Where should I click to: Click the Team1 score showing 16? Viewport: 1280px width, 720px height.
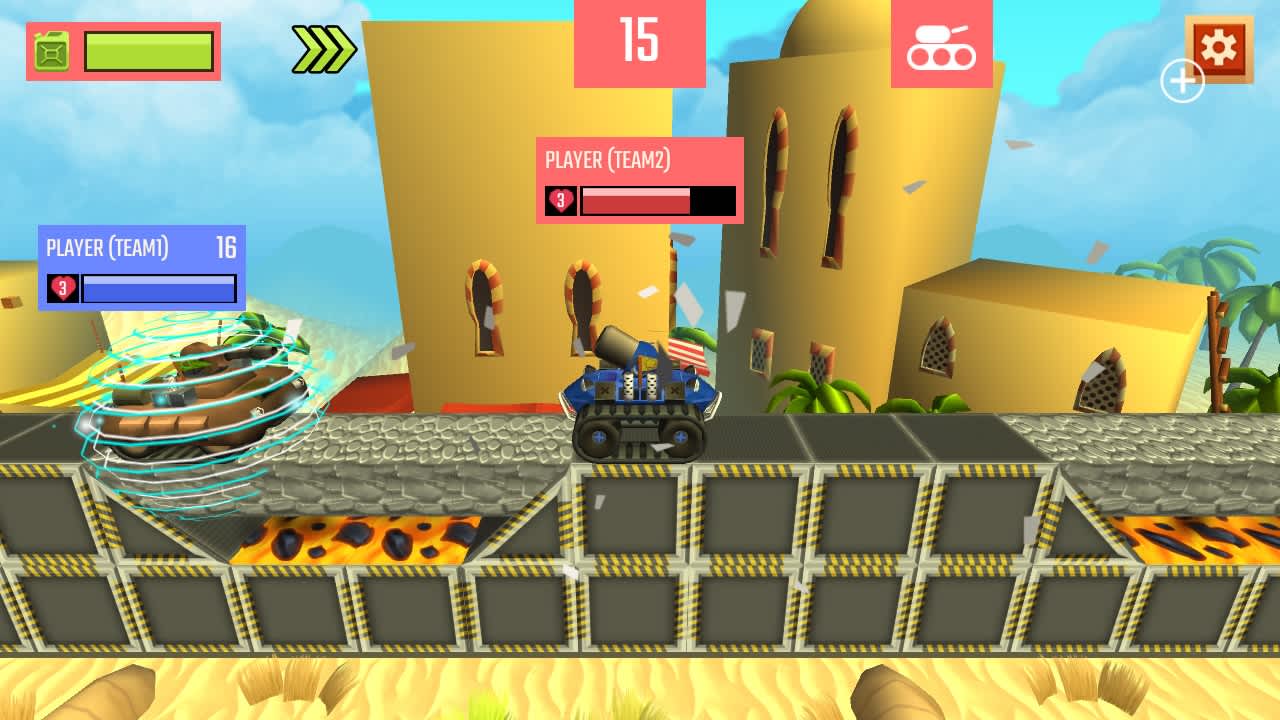click(x=229, y=246)
